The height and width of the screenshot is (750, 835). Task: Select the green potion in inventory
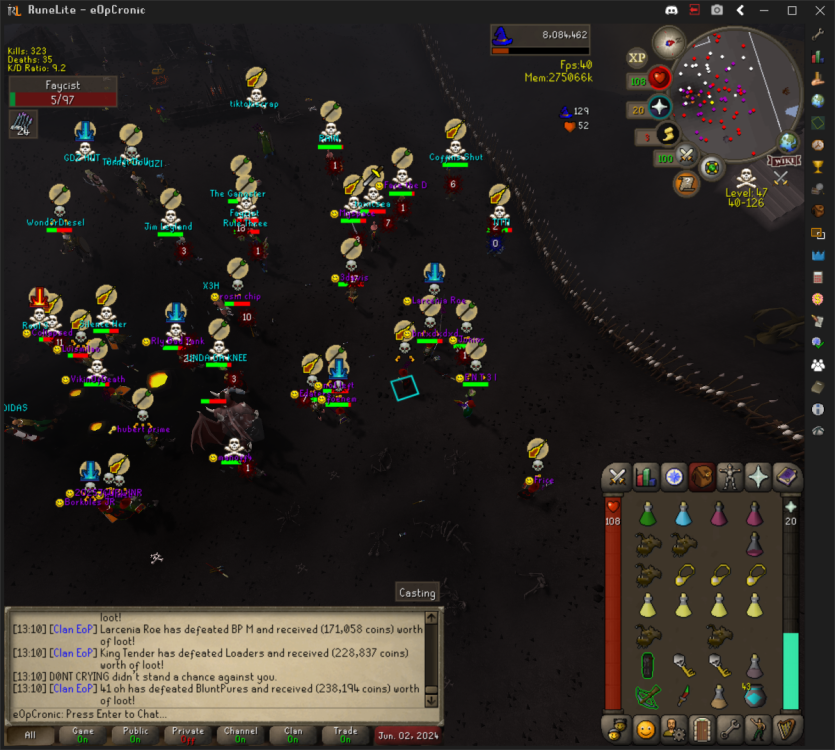[x=648, y=515]
